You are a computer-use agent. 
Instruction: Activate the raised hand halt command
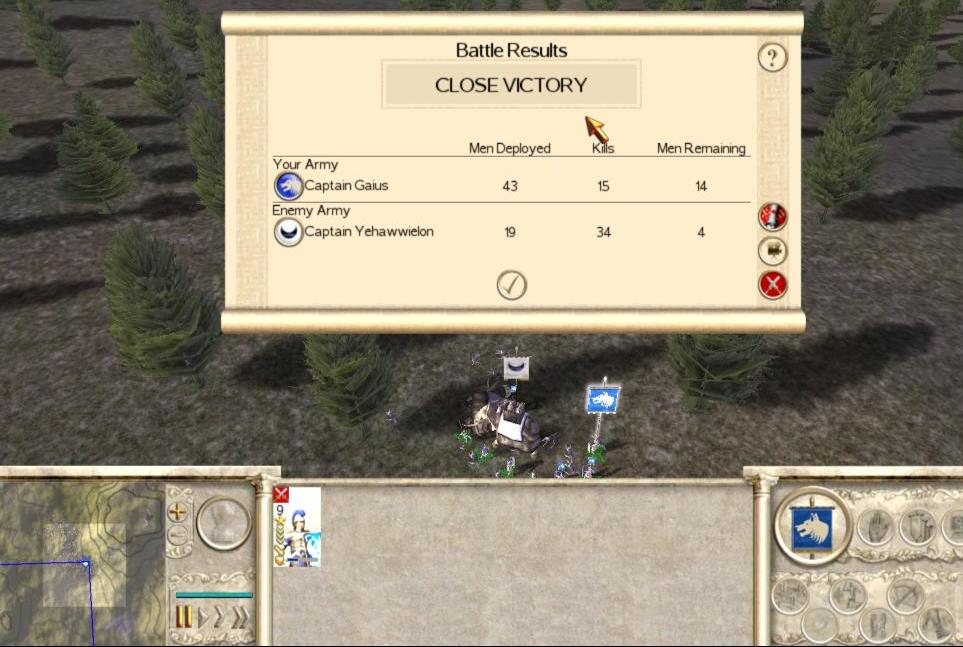876,527
